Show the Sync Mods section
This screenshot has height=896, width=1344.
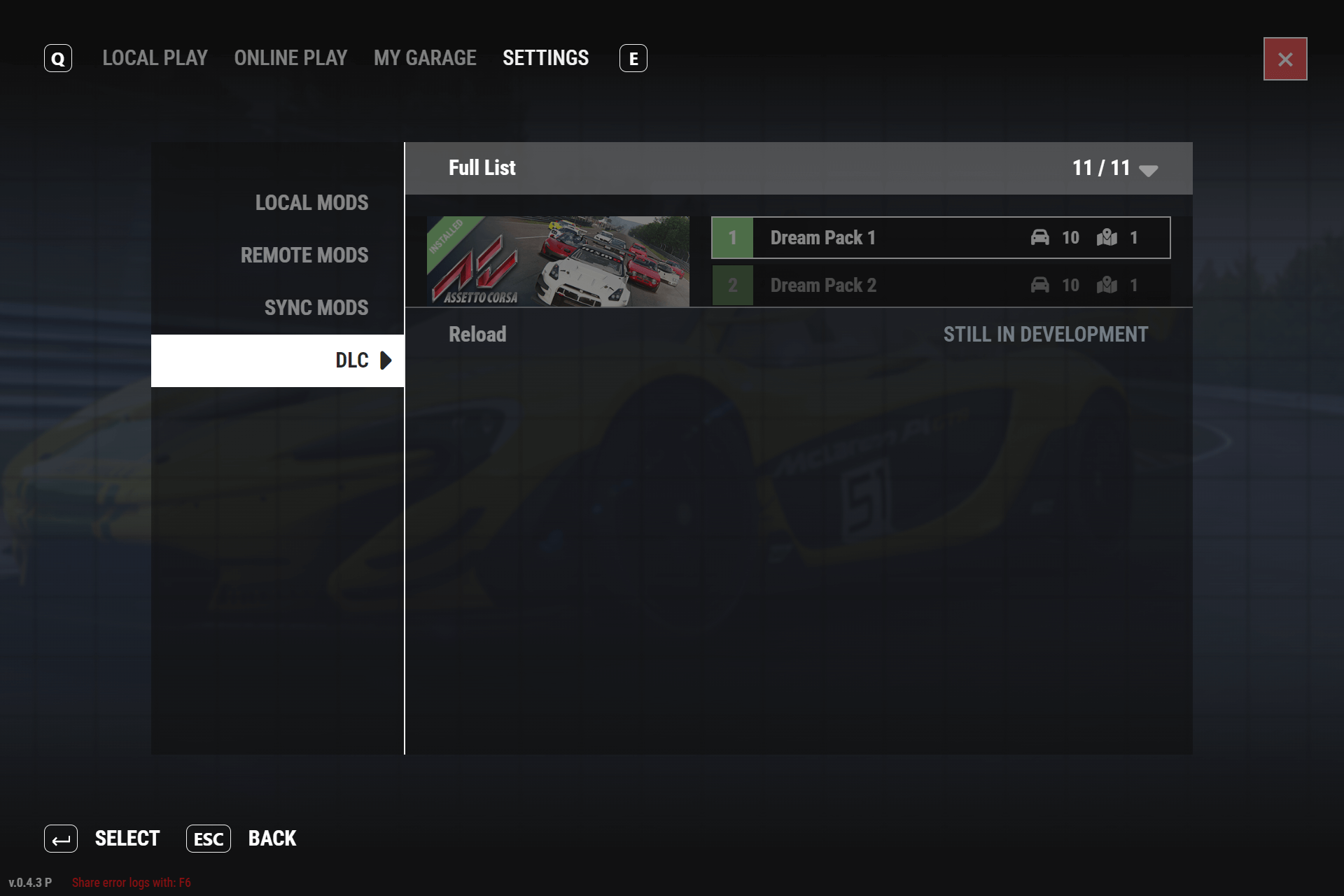click(316, 308)
